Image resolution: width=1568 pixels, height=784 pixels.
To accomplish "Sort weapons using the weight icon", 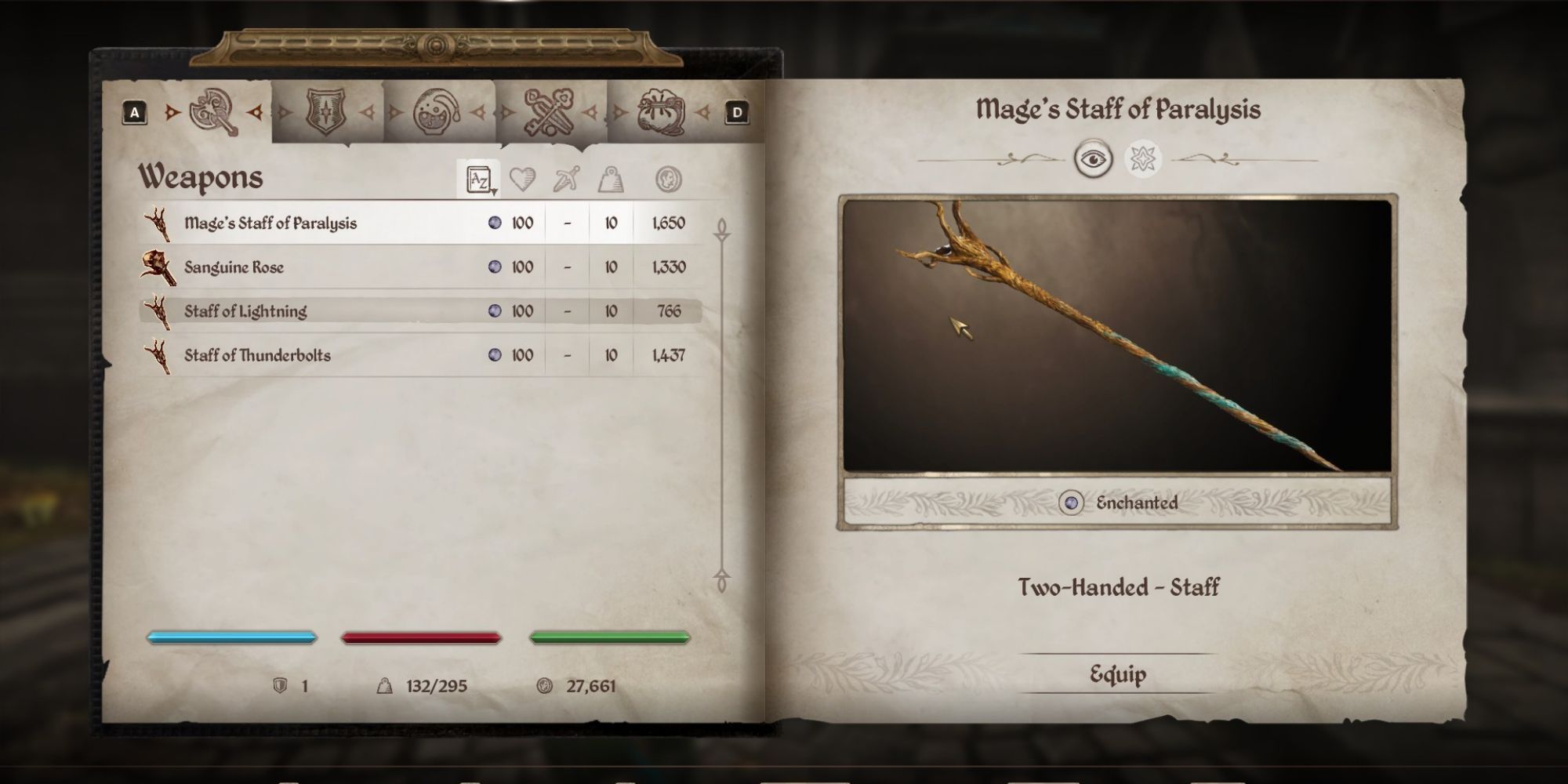I will coord(612,180).
